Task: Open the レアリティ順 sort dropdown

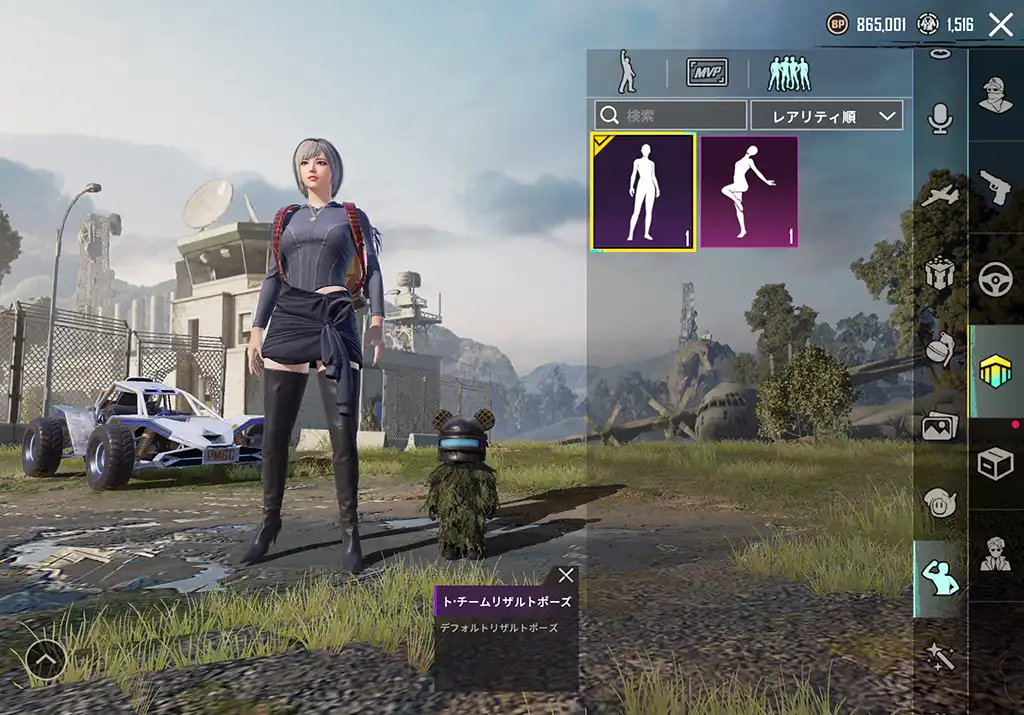Action: click(827, 115)
